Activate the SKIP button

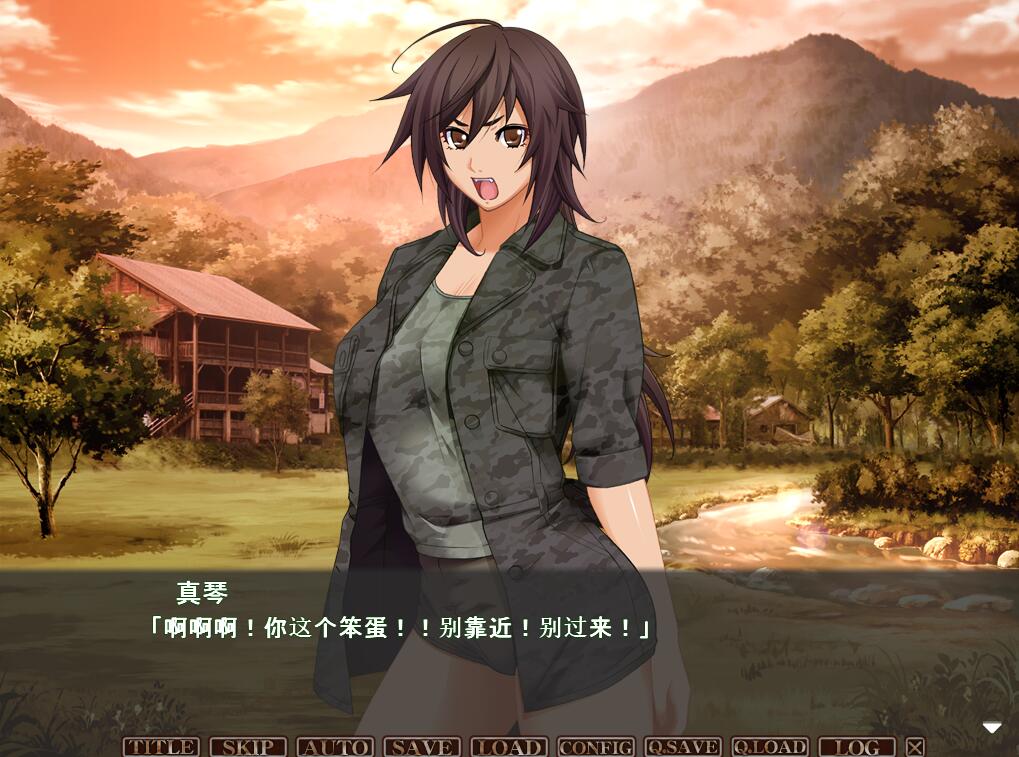click(248, 747)
